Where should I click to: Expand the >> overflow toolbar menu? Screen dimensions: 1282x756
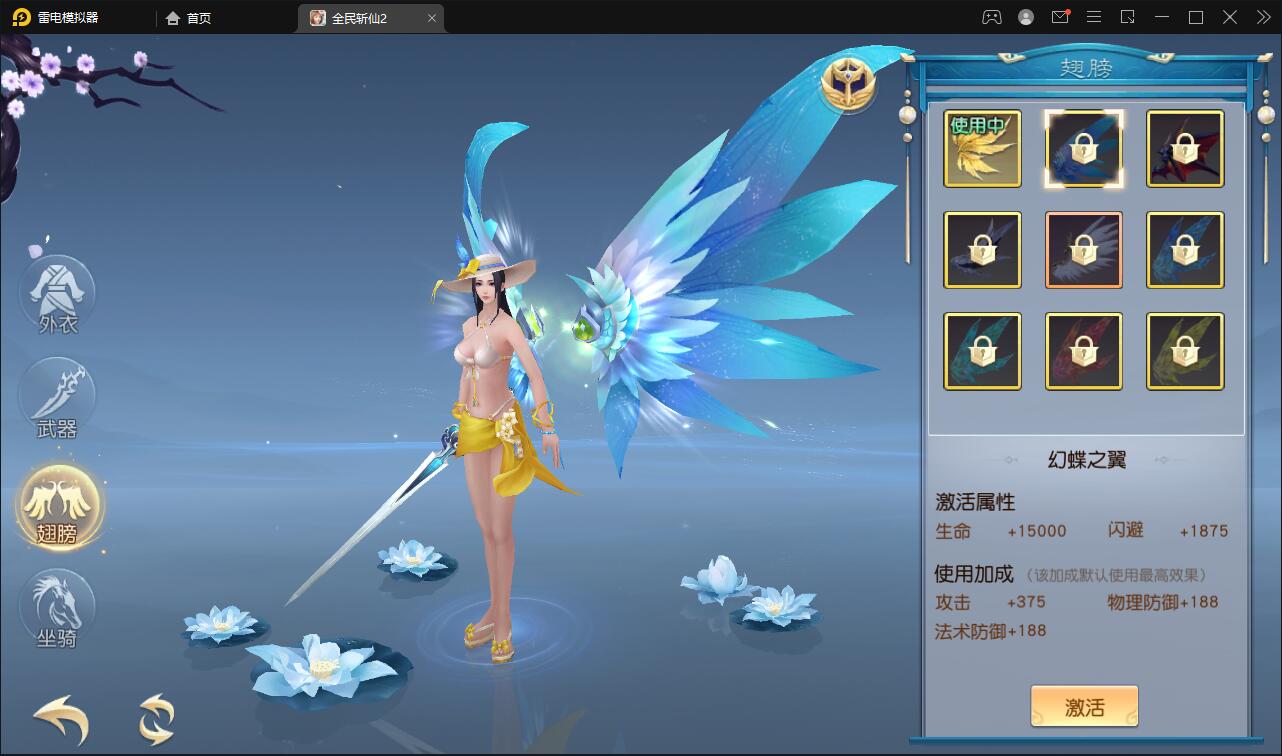(1262, 17)
